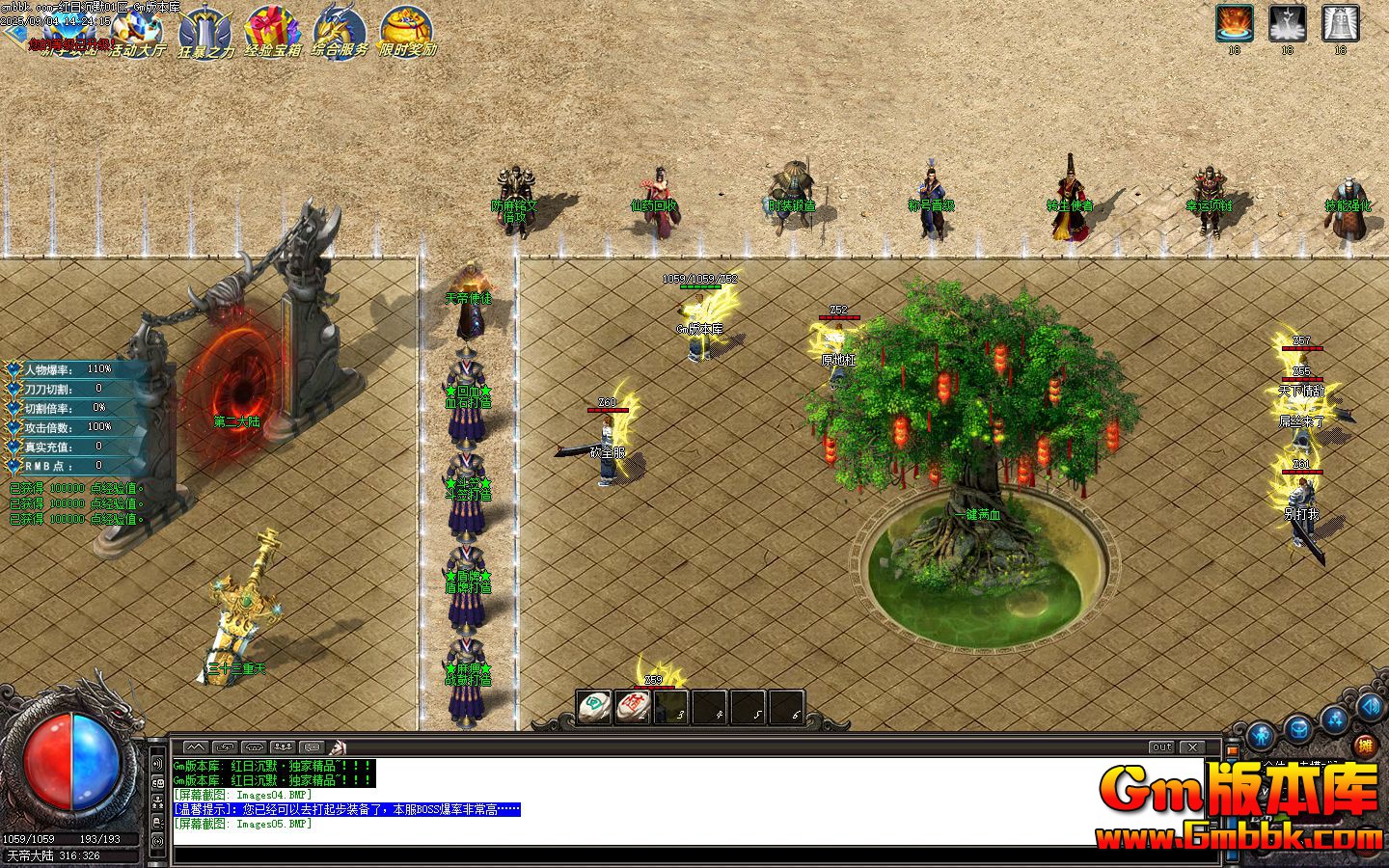The image size is (1389, 868).
Task: Select the grey bell skill icon
Action: tap(1340, 22)
